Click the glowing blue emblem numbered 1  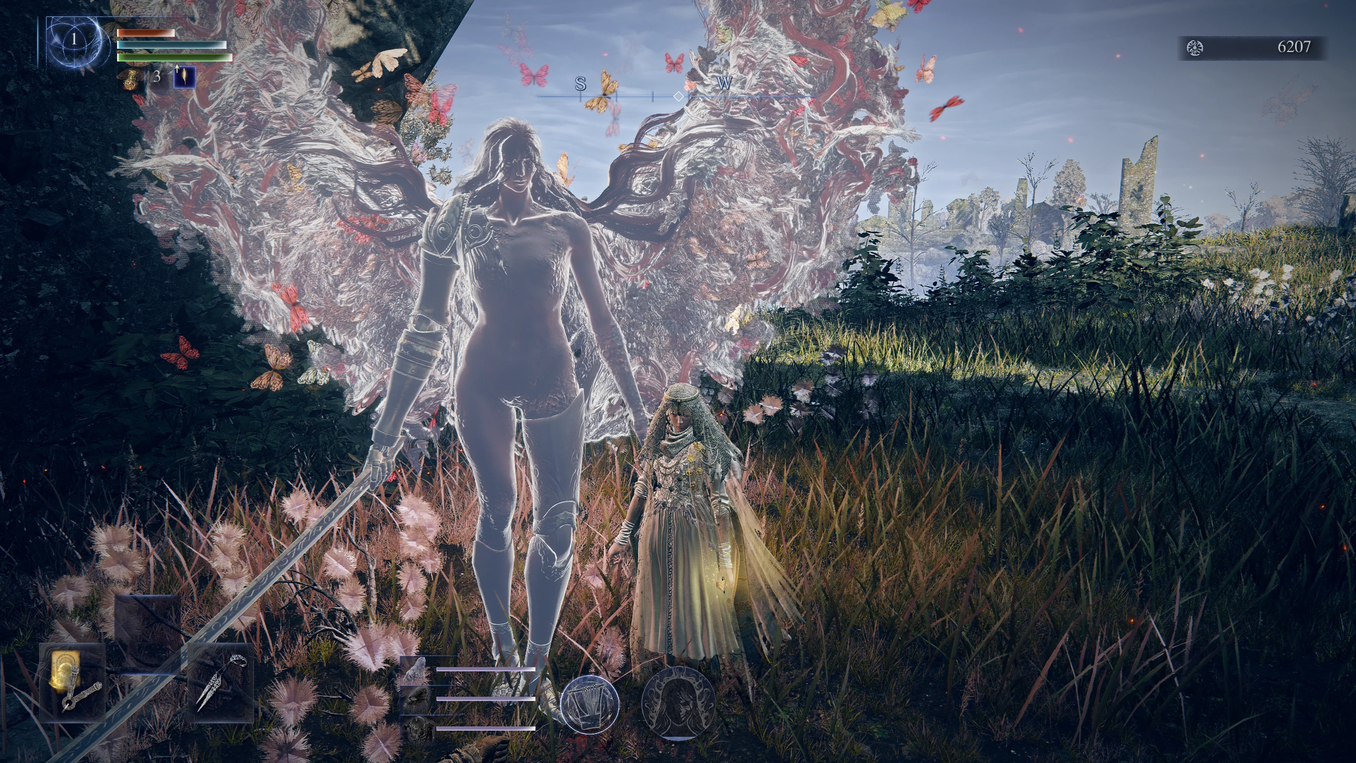[x=74, y=41]
